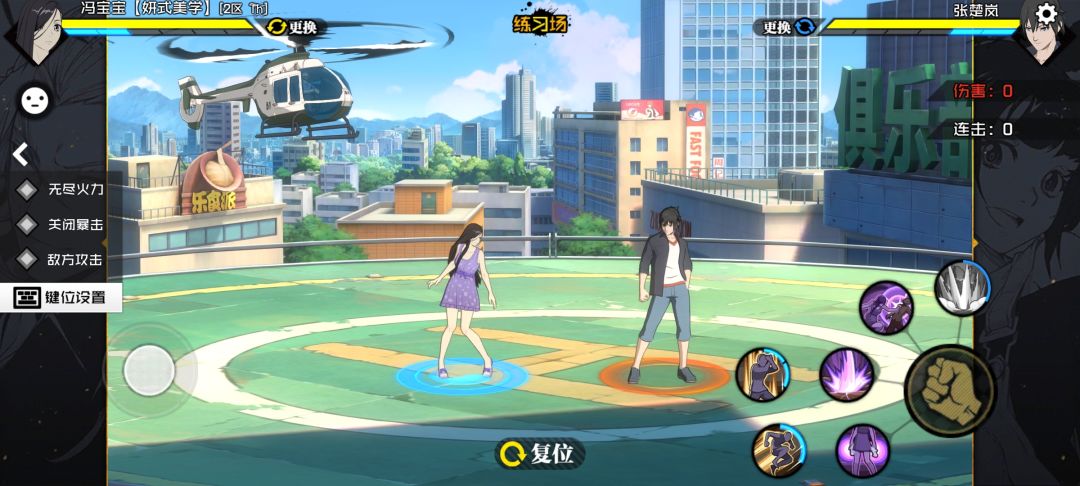Select 冯宝宝's portrait
Image resolution: width=1080 pixels, height=486 pixels.
37,35
